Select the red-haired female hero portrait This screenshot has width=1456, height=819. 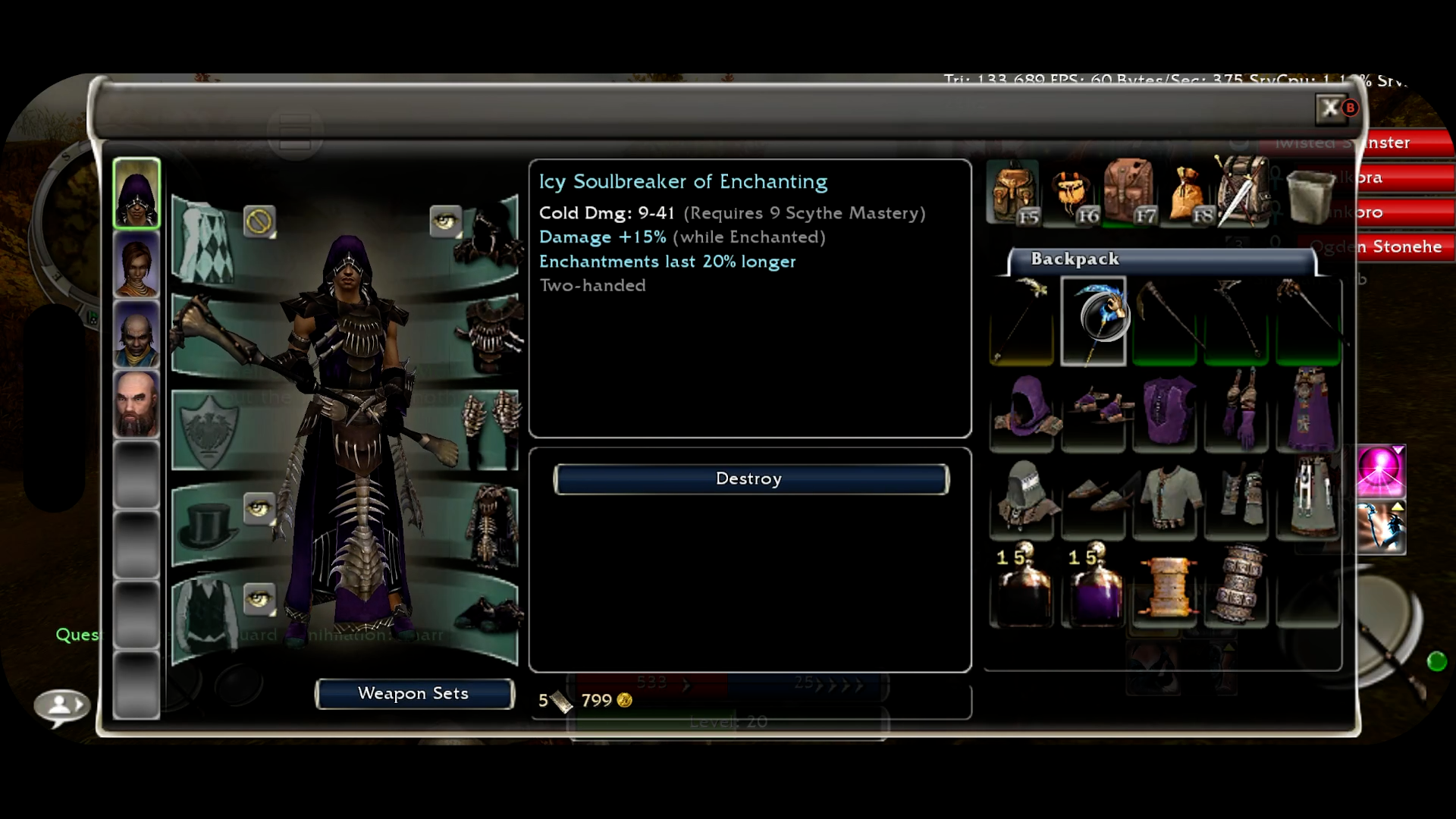click(136, 265)
